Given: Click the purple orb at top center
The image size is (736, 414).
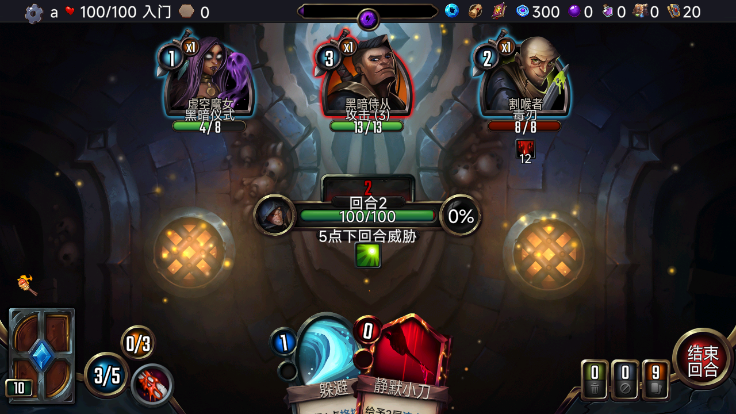Looking at the screenshot, I should (x=367, y=17).
